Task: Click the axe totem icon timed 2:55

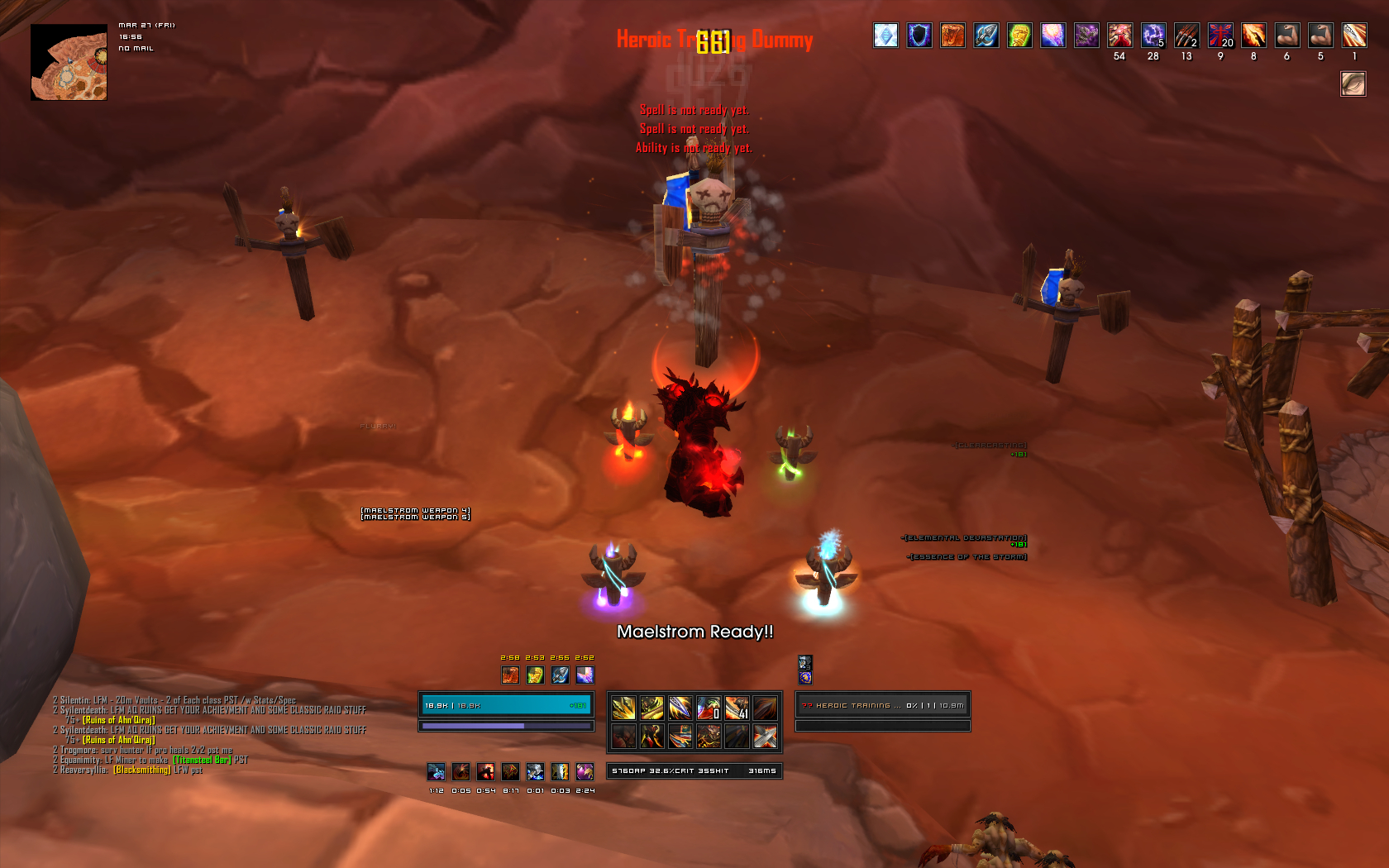Action: coord(560,675)
